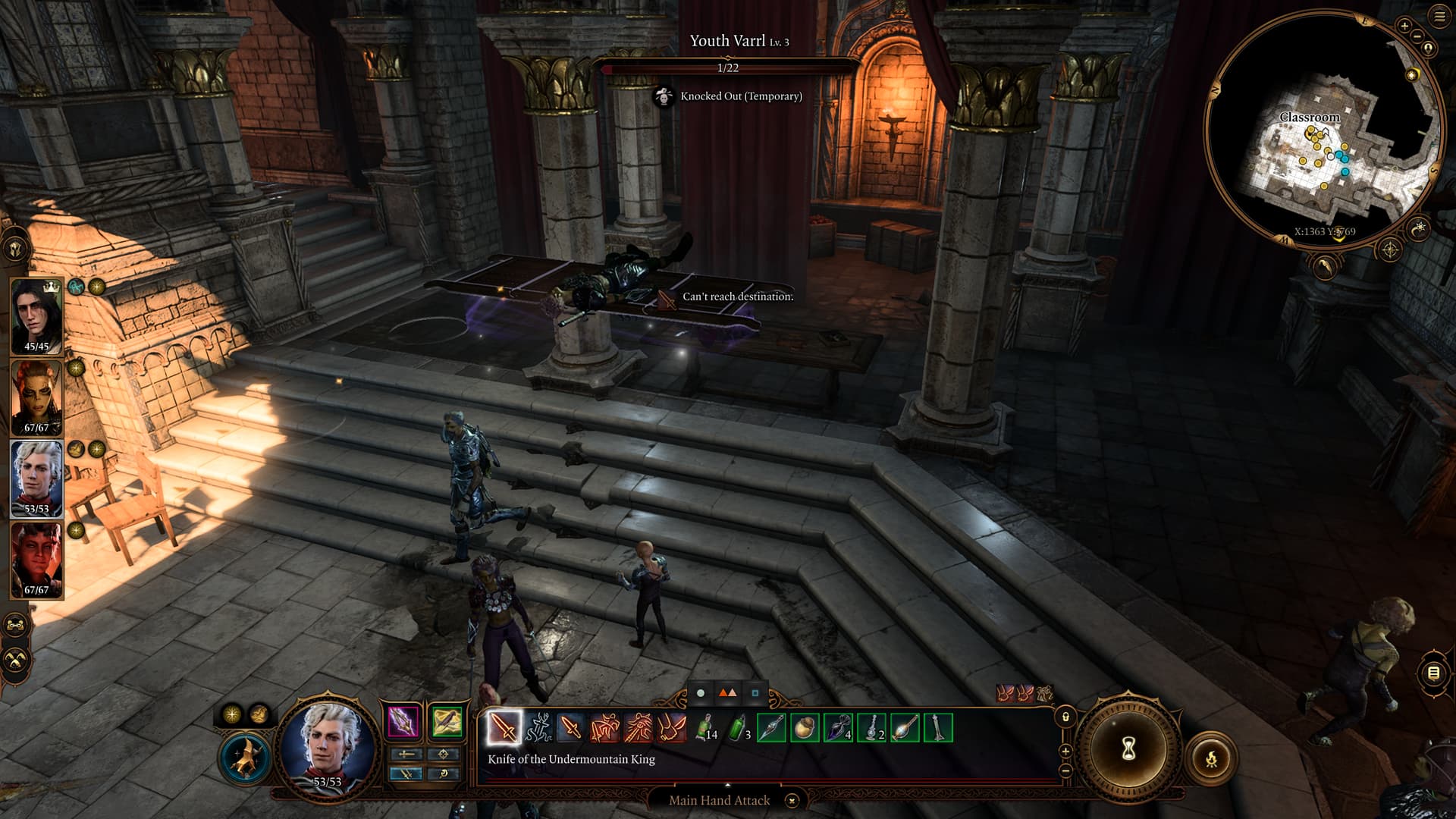The image size is (1456, 819).
Task: Cancel the Main Hand Attack action
Action: click(792, 800)
